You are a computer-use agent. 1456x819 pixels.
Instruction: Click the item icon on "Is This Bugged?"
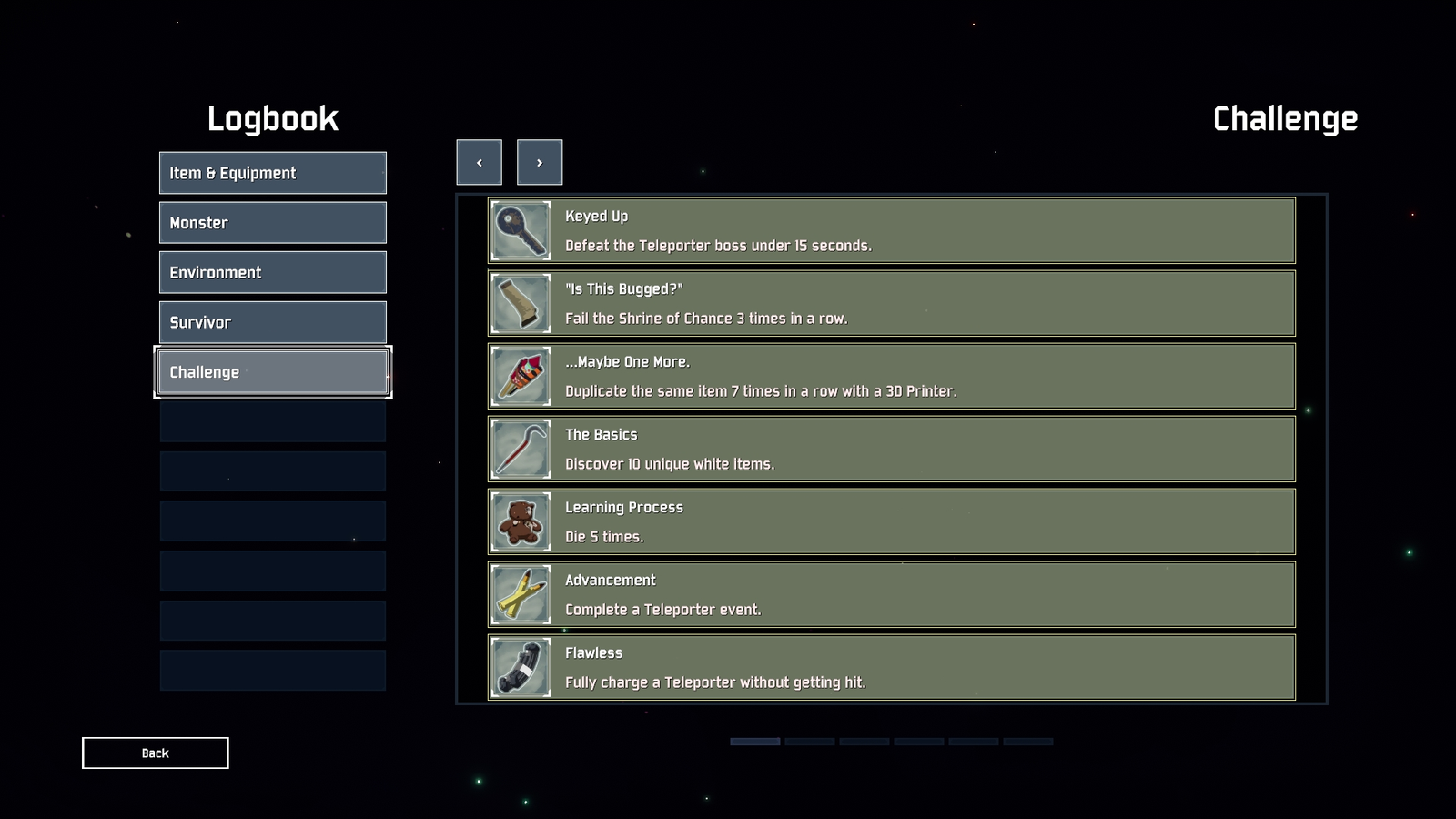click(x=520, y=303)
